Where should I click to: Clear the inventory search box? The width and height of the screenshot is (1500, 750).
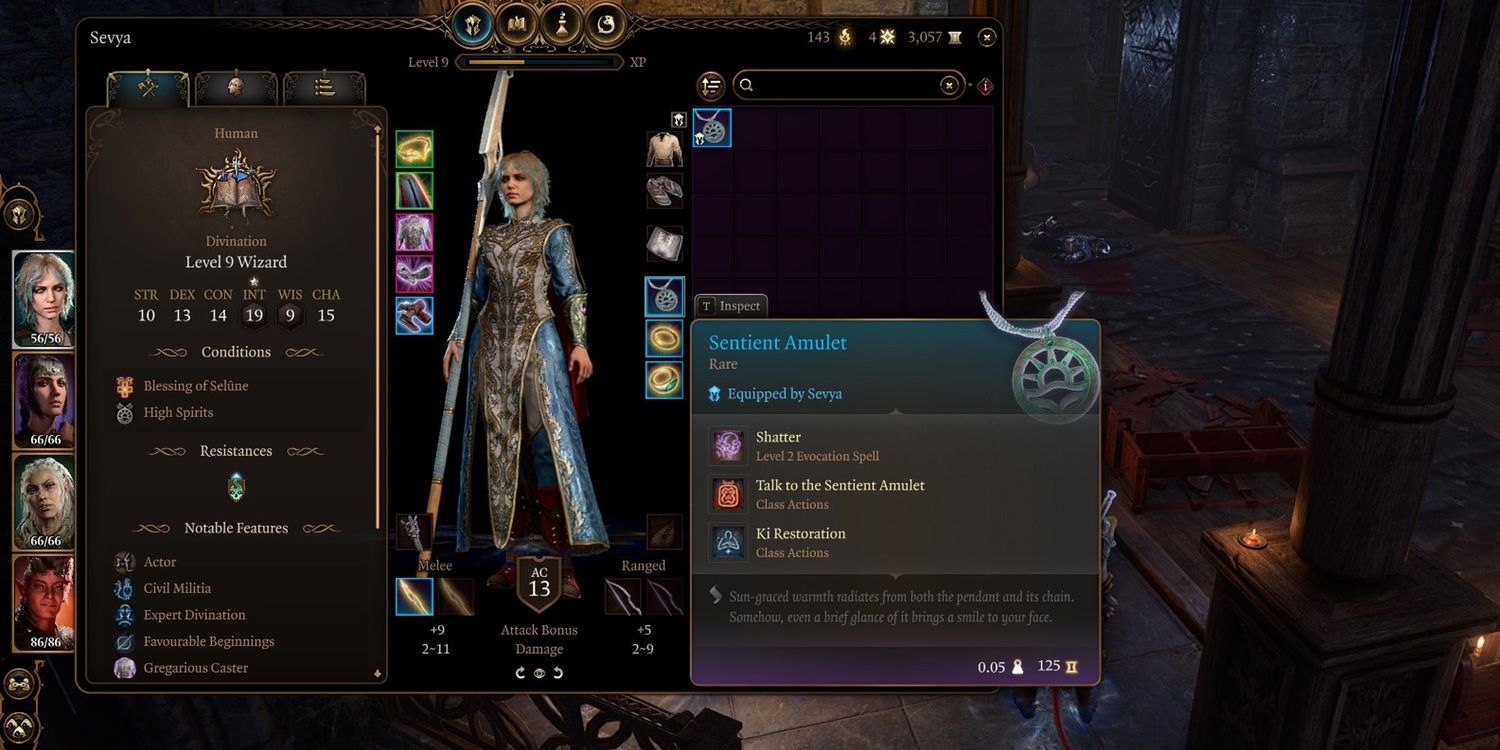949,86
